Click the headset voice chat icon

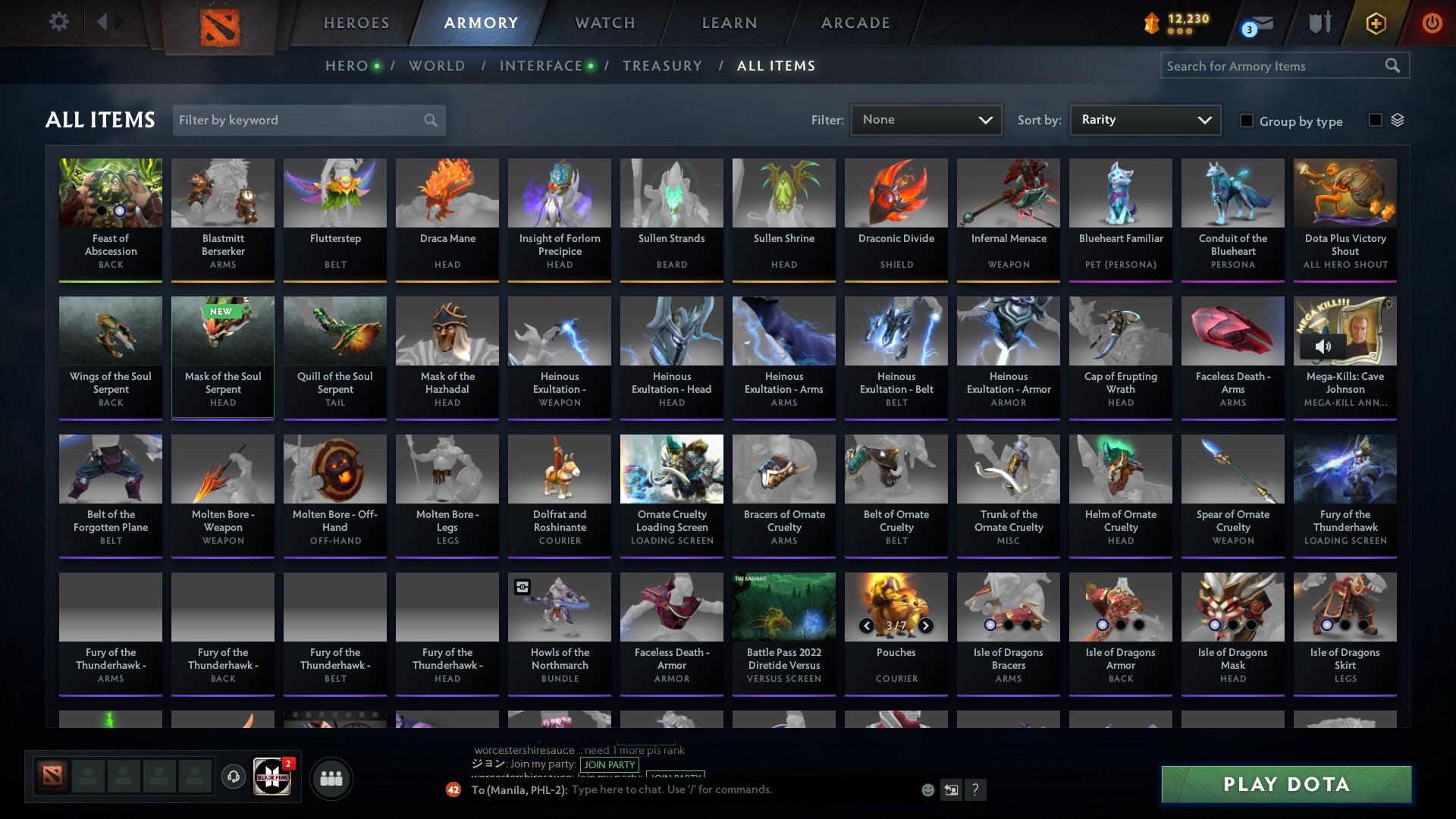(234, 777)
